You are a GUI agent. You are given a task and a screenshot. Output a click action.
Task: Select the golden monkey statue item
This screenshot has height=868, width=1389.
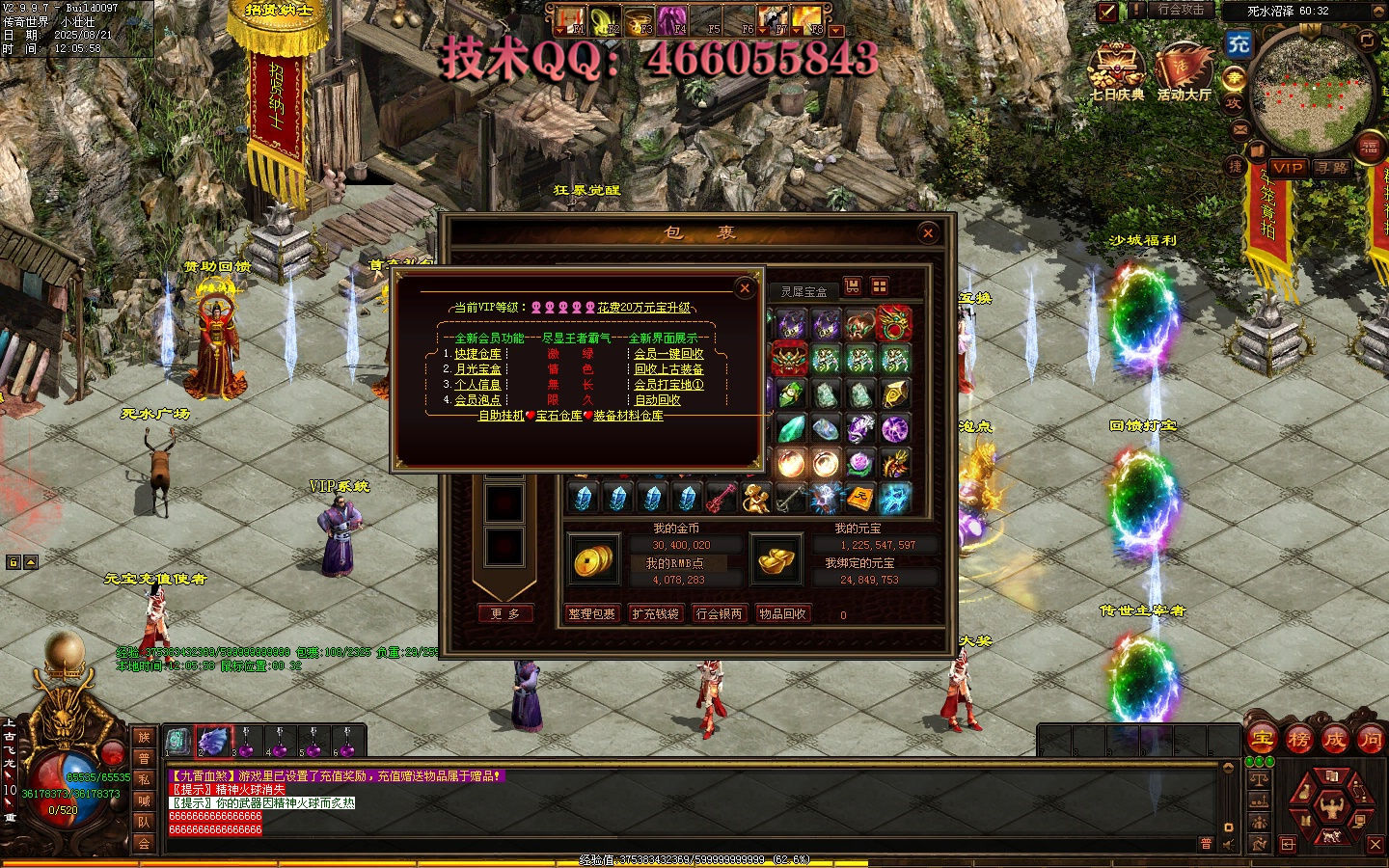755,498
